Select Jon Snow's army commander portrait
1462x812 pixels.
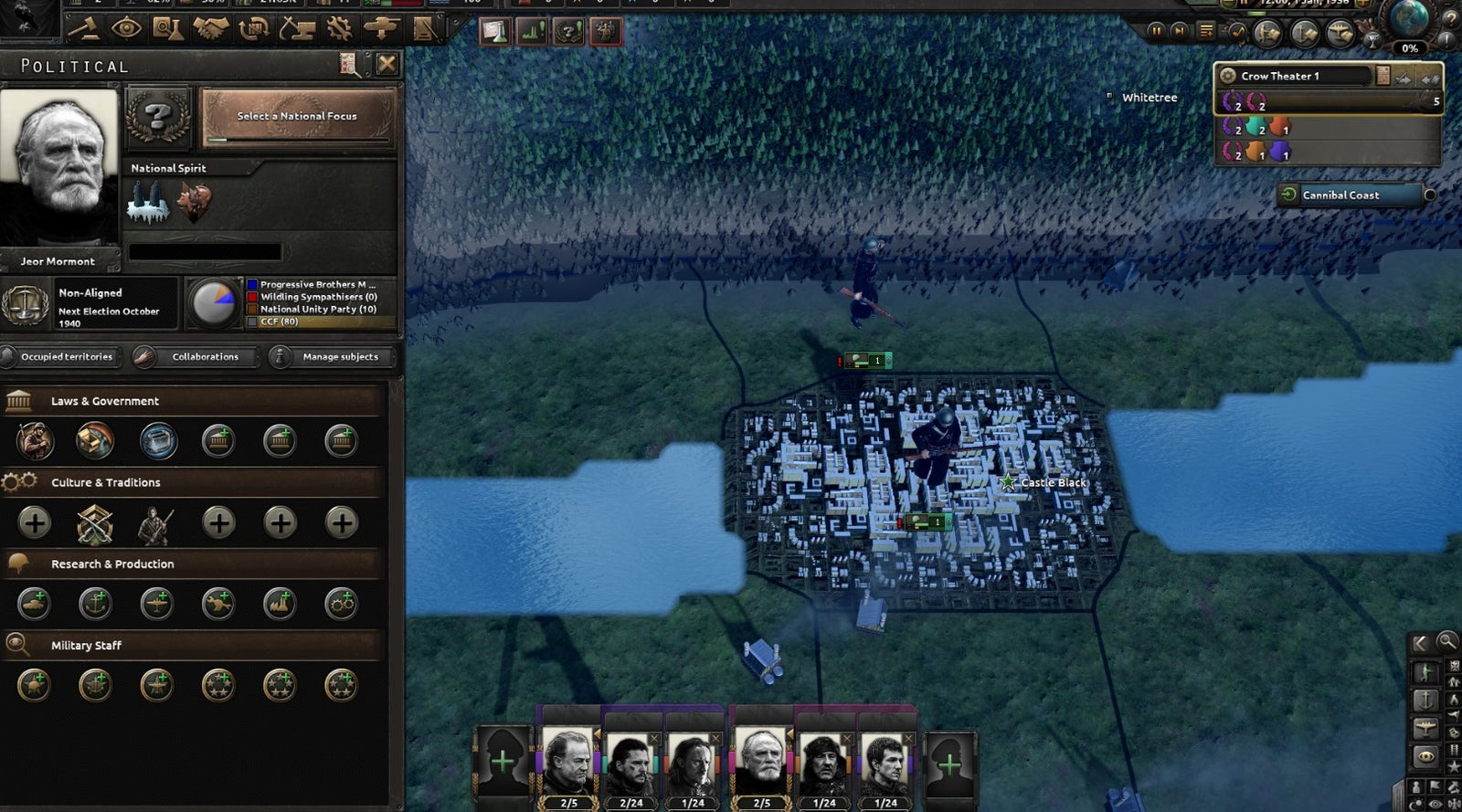click(x=630, y=762)
